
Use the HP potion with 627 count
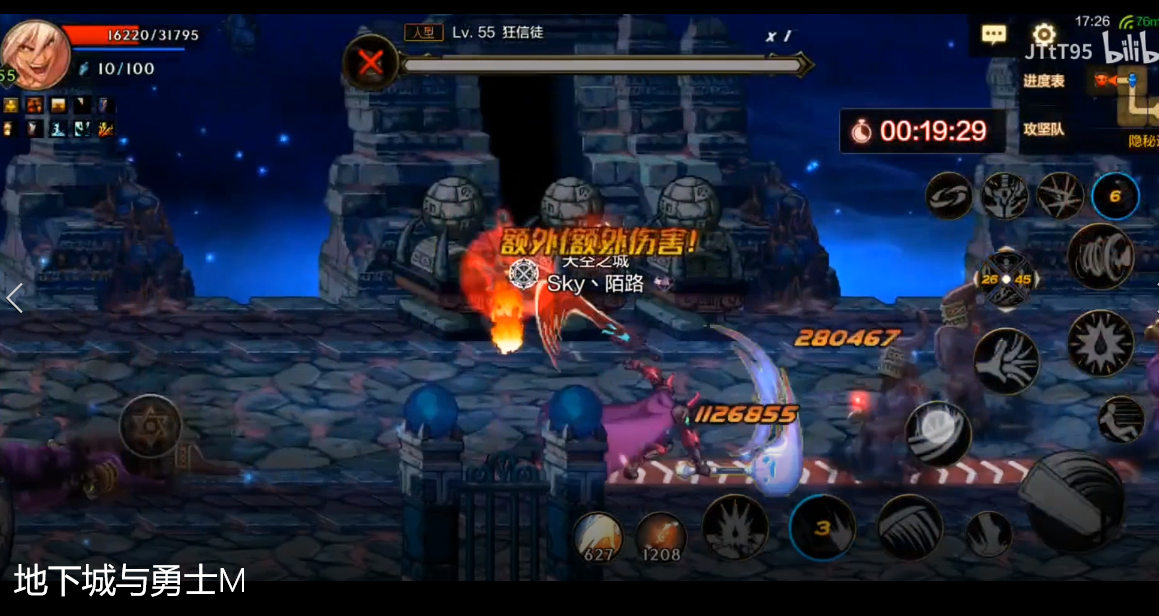(x=598, y=536)
